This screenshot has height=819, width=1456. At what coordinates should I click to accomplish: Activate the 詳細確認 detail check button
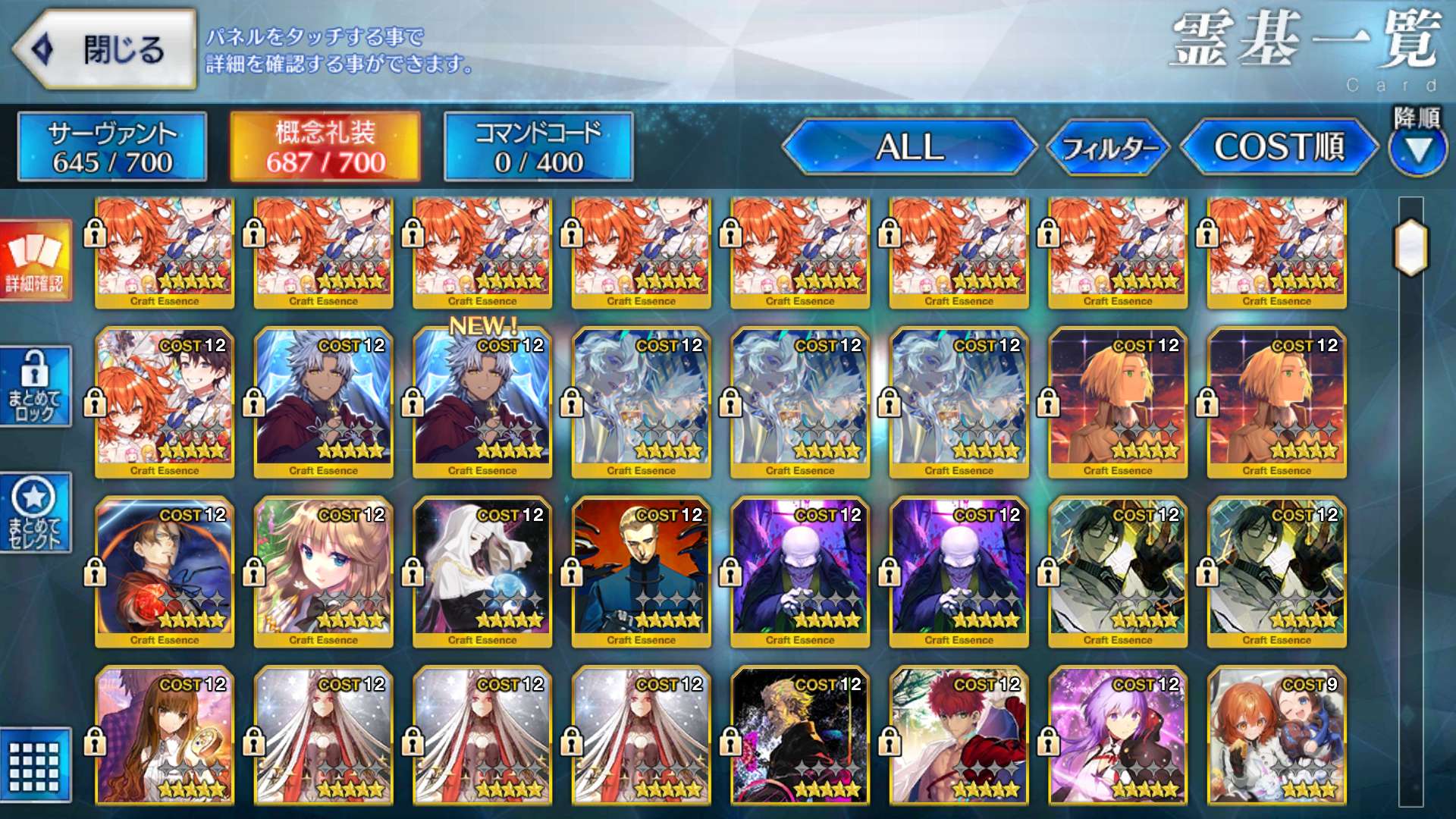(35, 261)
